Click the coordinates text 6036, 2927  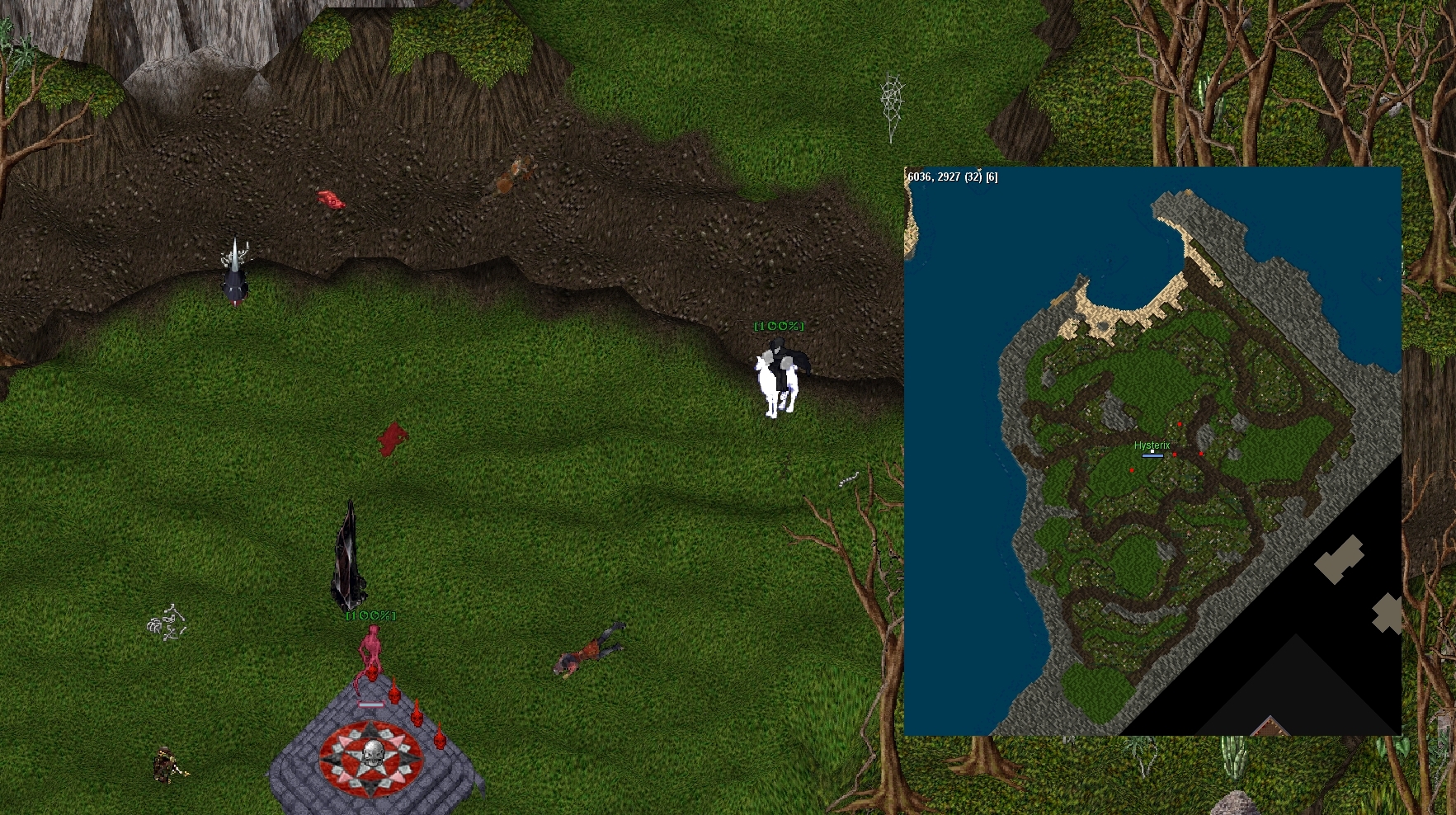[x=936, y=176]
